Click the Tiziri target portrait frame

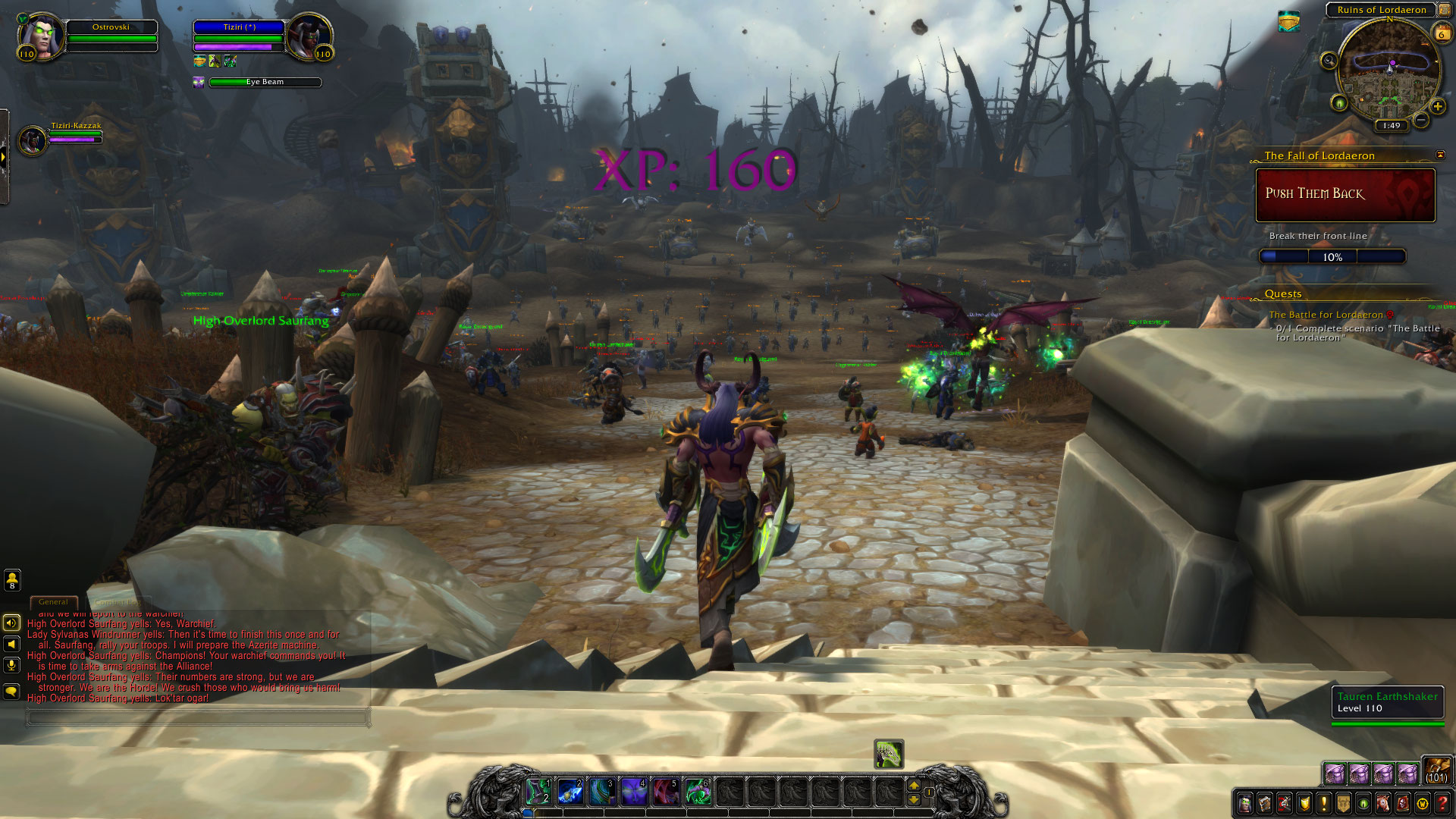(x=309, y=35)
